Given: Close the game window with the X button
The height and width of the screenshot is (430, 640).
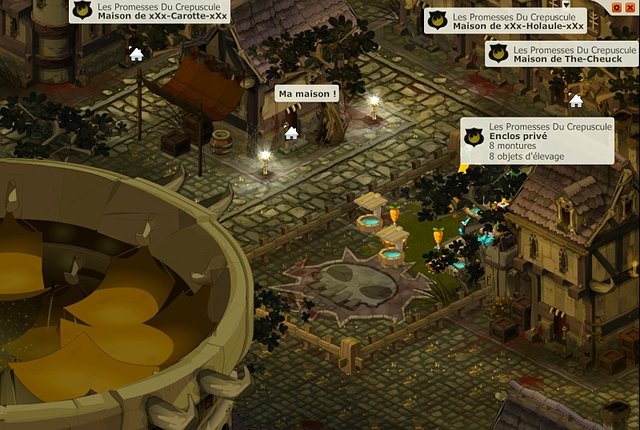Looking at the screenshot, I should pos(631,7).
